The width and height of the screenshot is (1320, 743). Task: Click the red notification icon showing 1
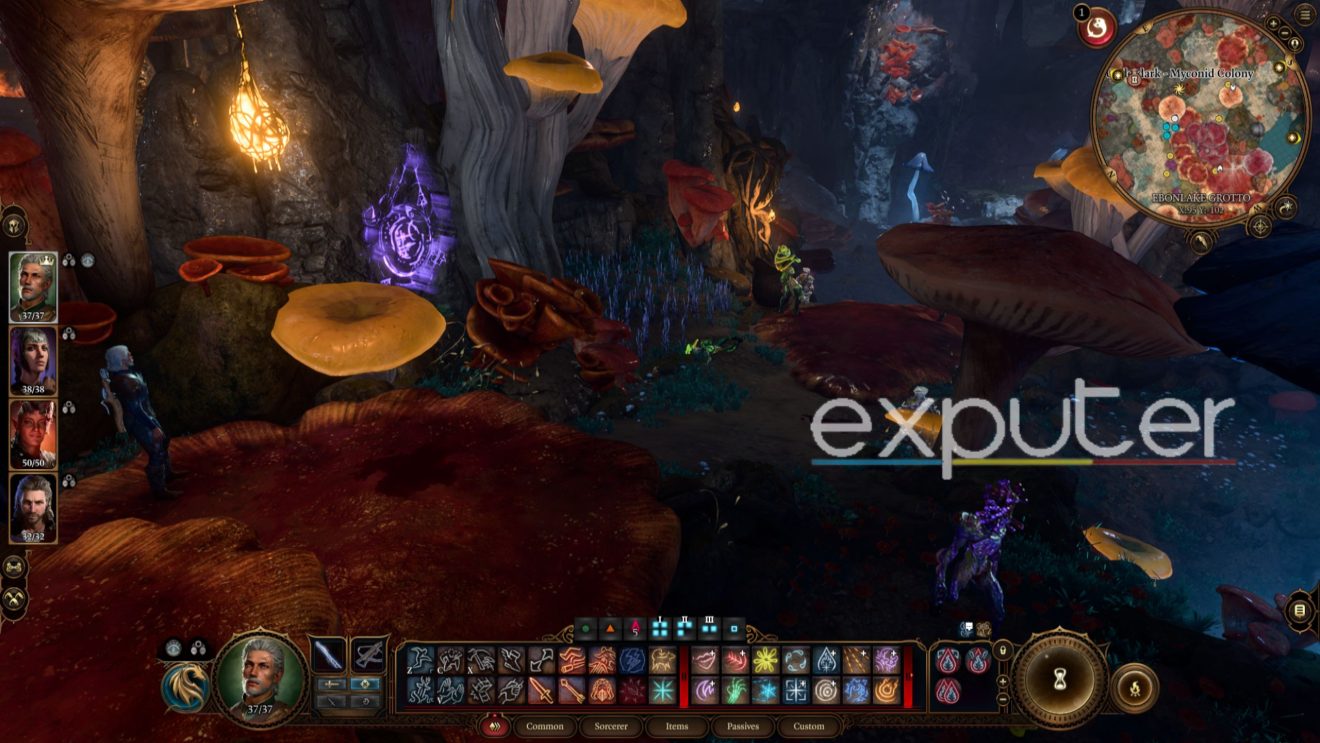[1098, 28]
